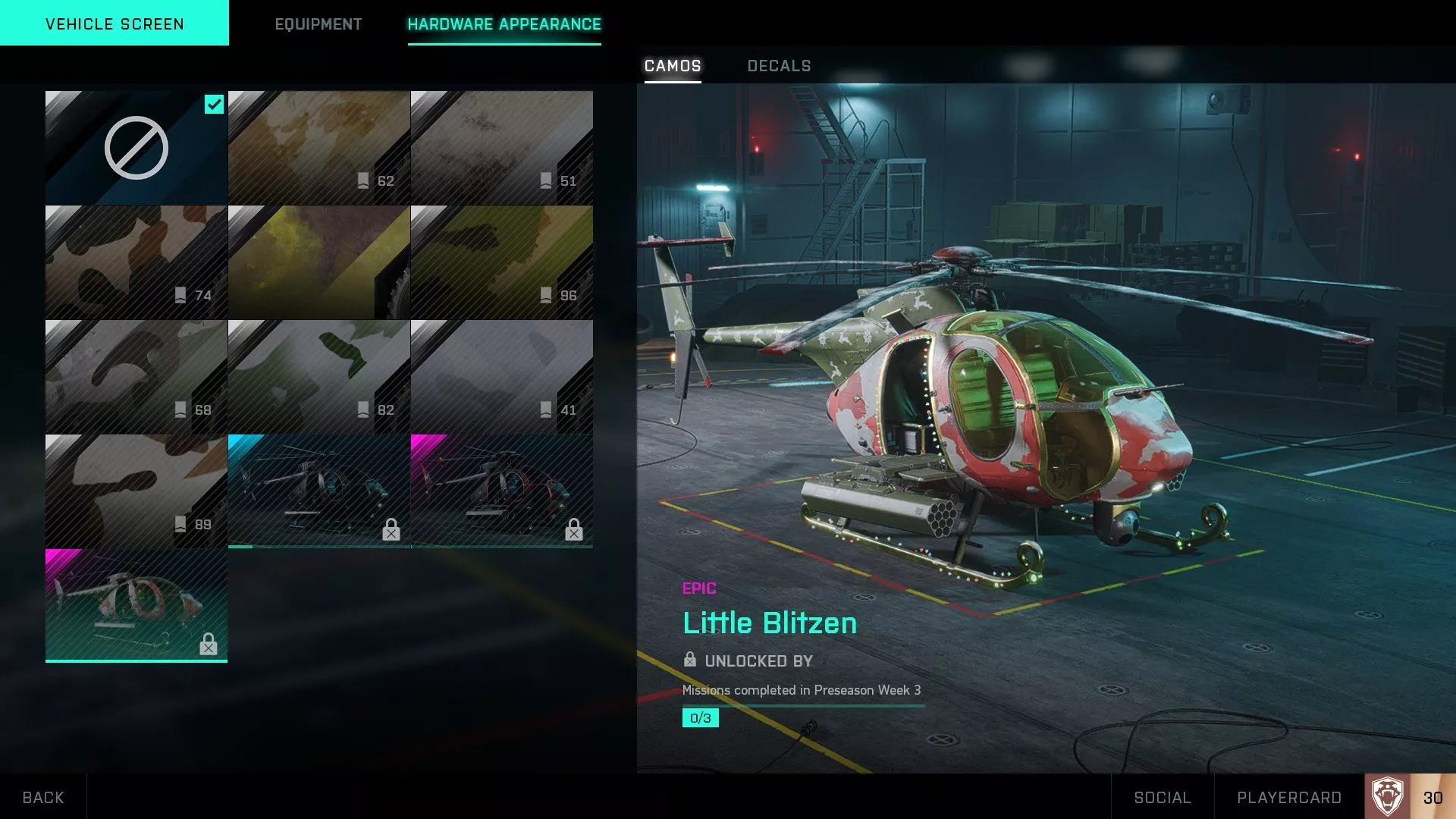Pick the woodland camo numbered 82
The width and height of the screenshot is (1456, 819).
[x=318, y=375]
